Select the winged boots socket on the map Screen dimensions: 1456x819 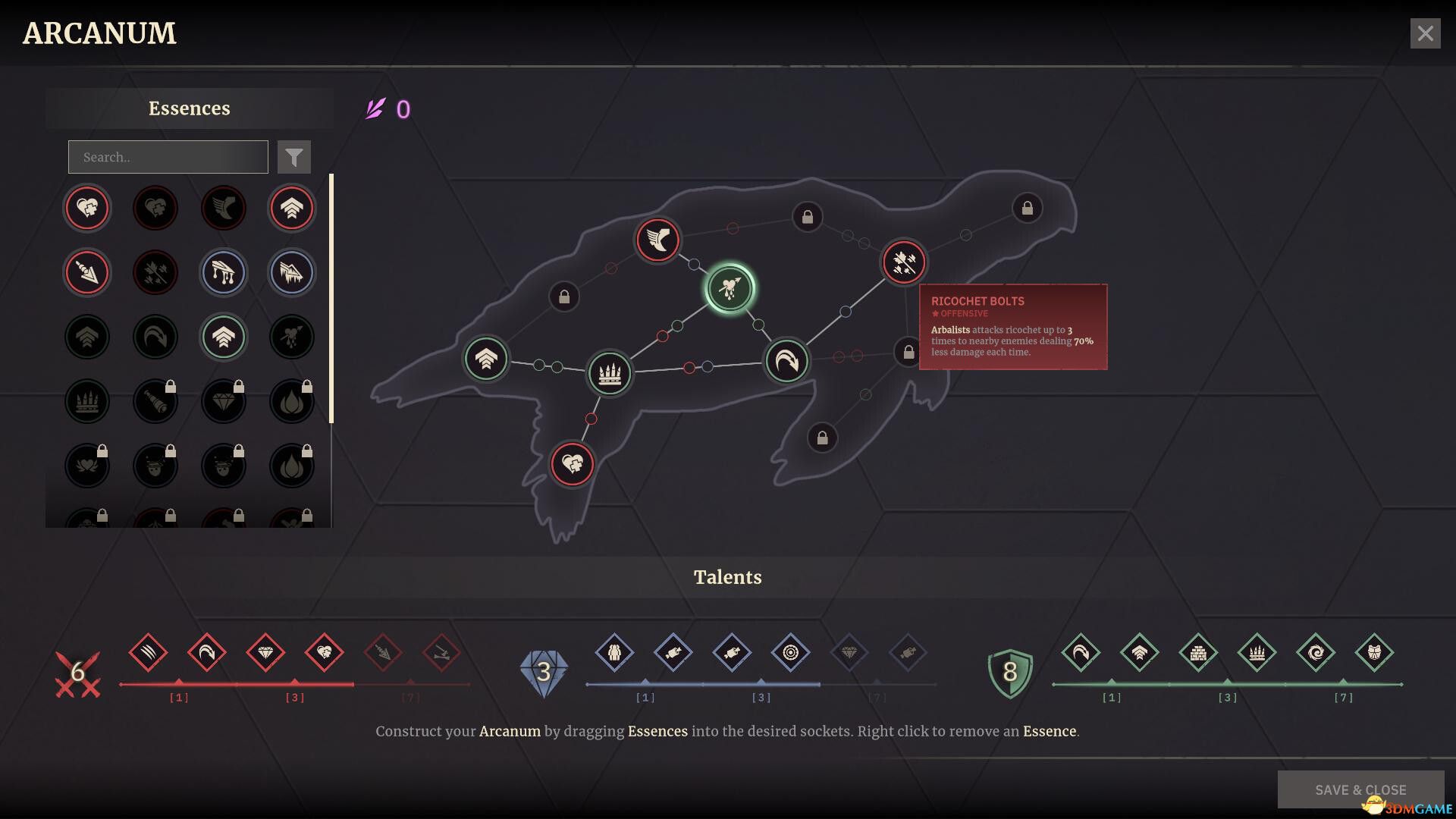[658, 240]
